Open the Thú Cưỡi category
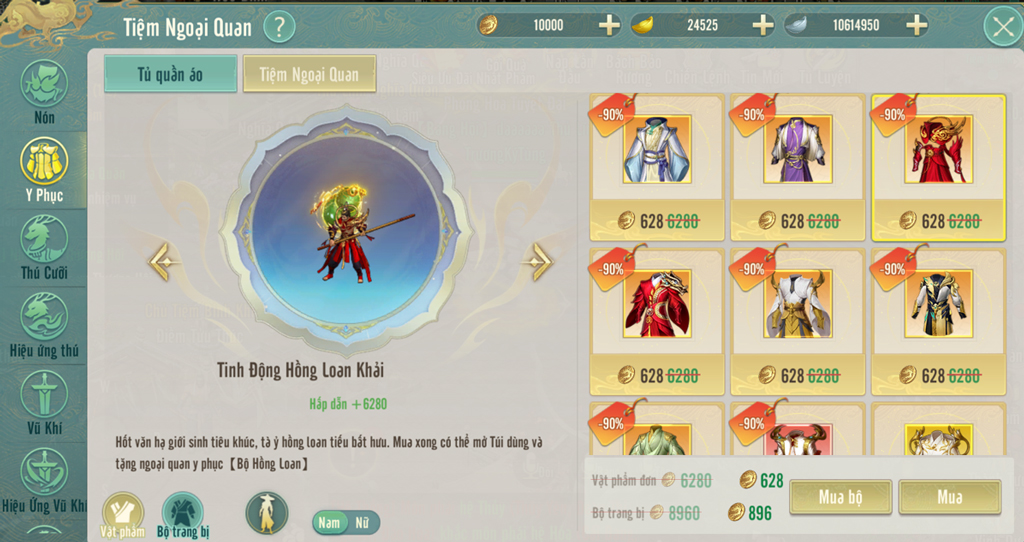Image resolution: width=1024 pixels, height=542 pixels. click(x=44, y=247)
